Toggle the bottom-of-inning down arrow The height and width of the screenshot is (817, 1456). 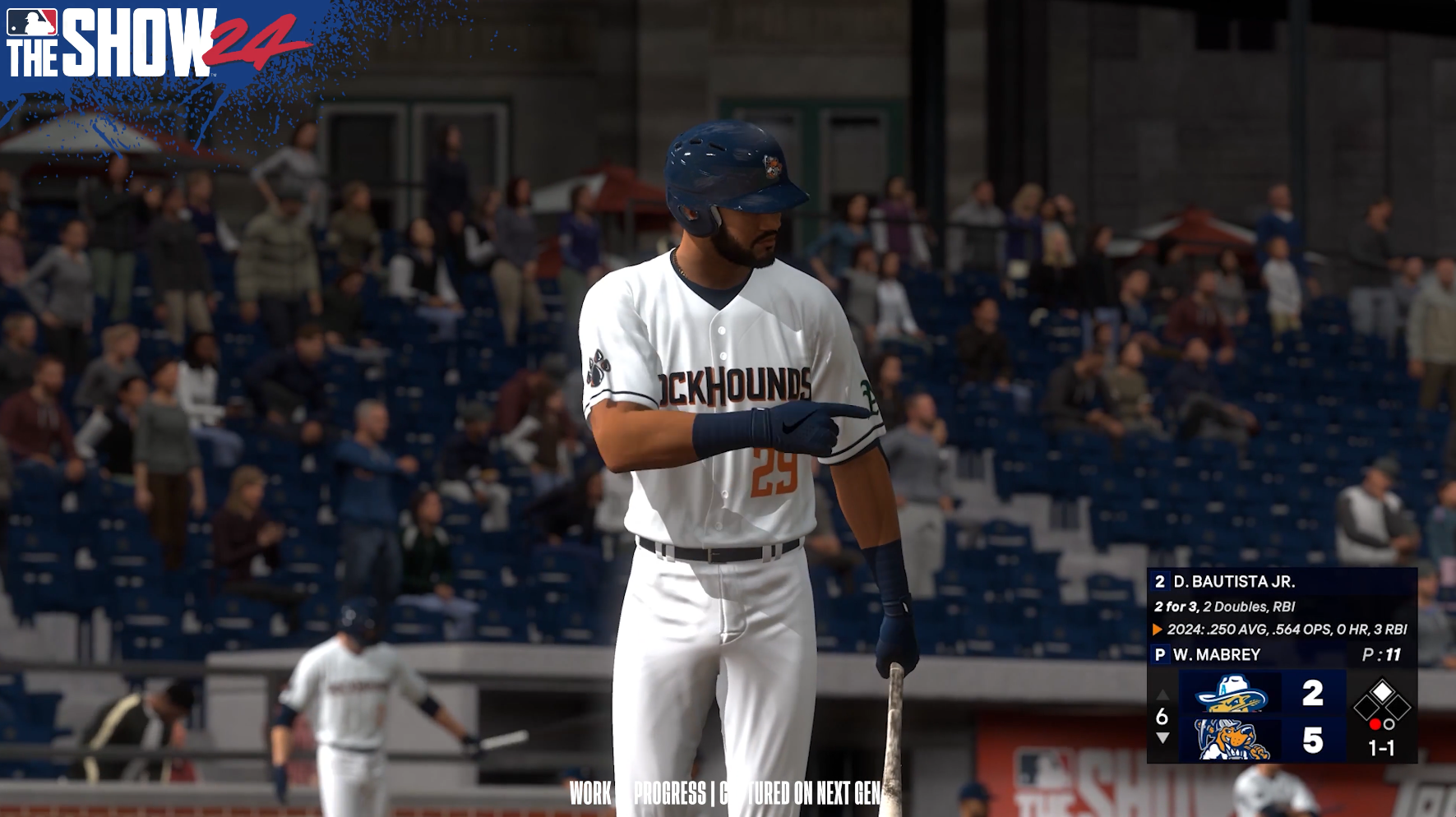(x=1162, y=737)
